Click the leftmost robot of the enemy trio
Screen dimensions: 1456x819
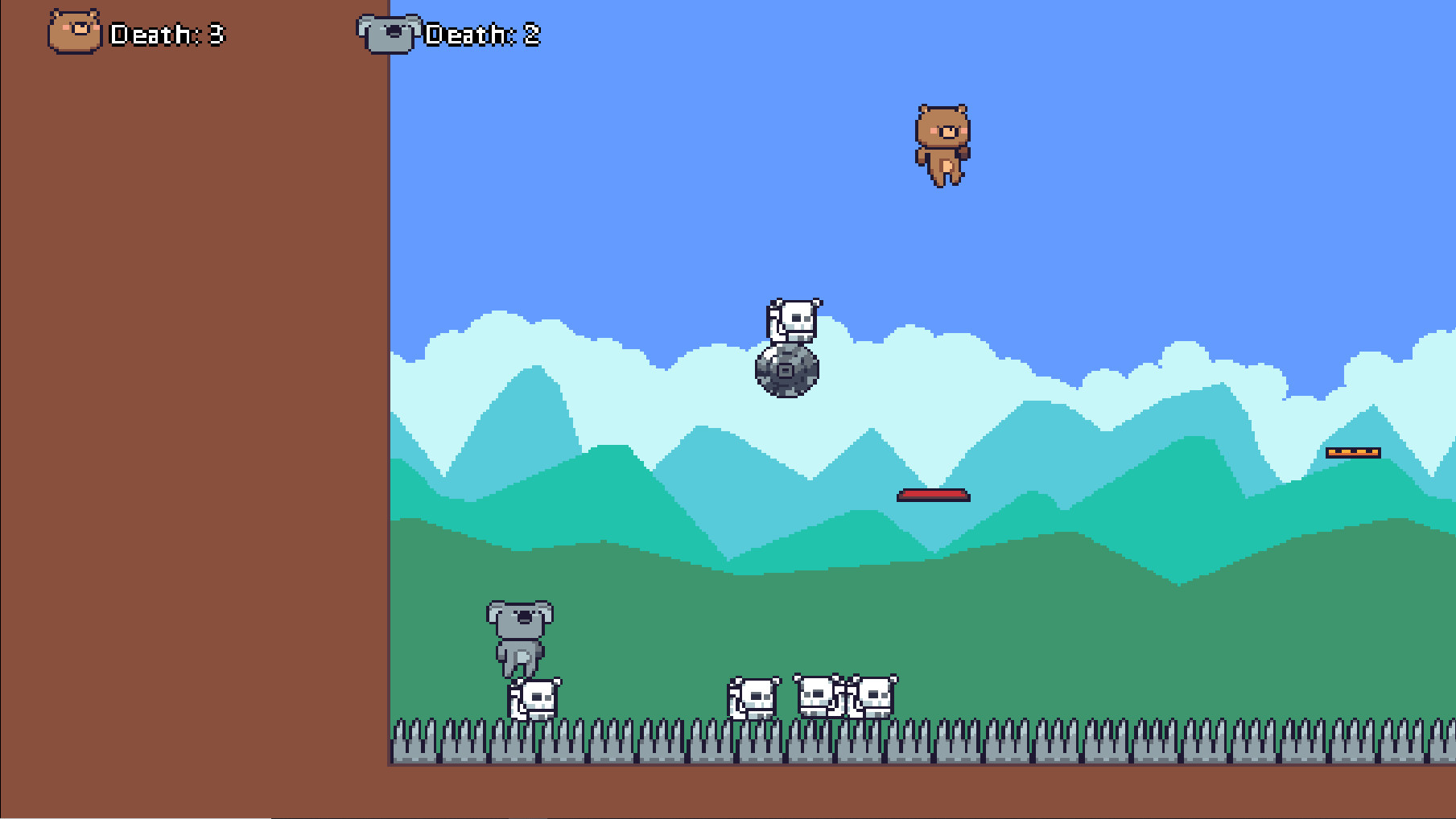[753, 698]
